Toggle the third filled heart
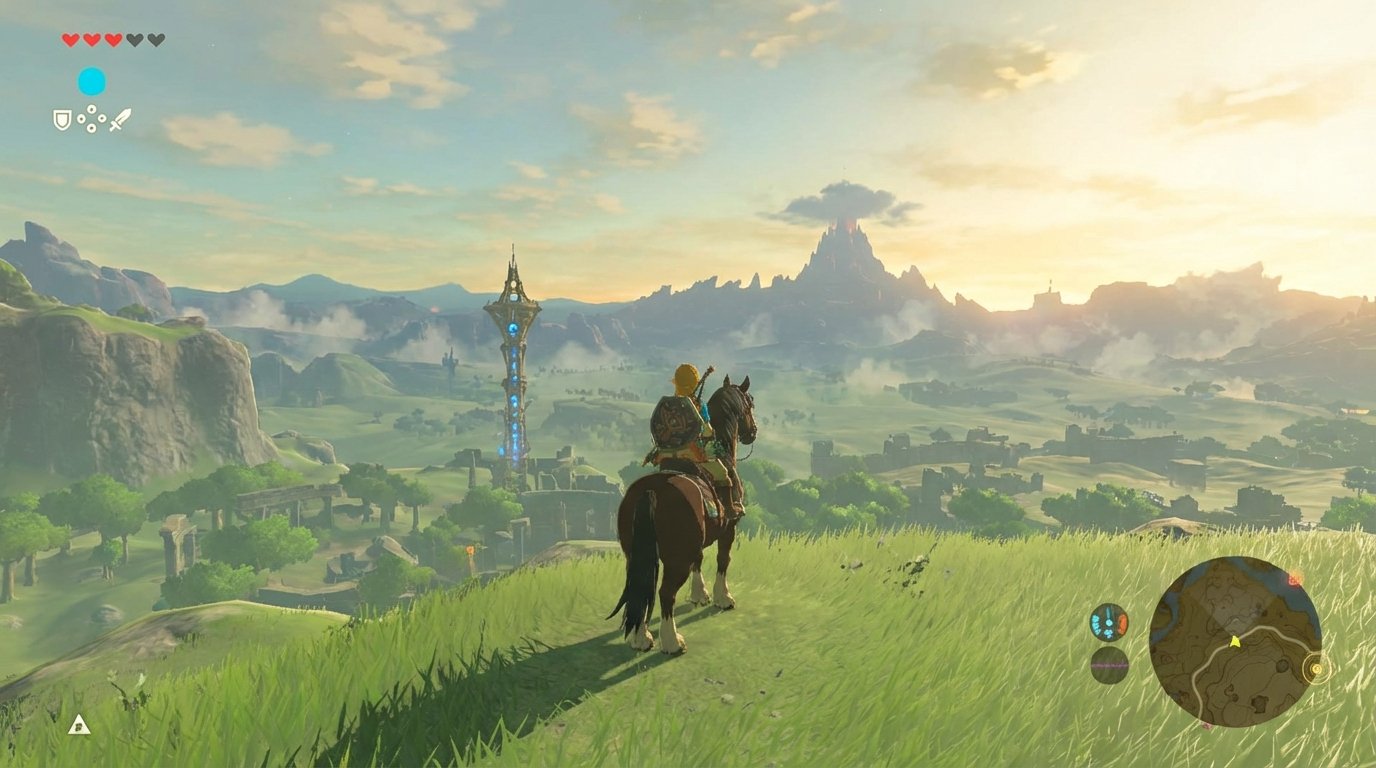Image resolution: width=1376 pixels, height=768 pixels. (112, 40)
